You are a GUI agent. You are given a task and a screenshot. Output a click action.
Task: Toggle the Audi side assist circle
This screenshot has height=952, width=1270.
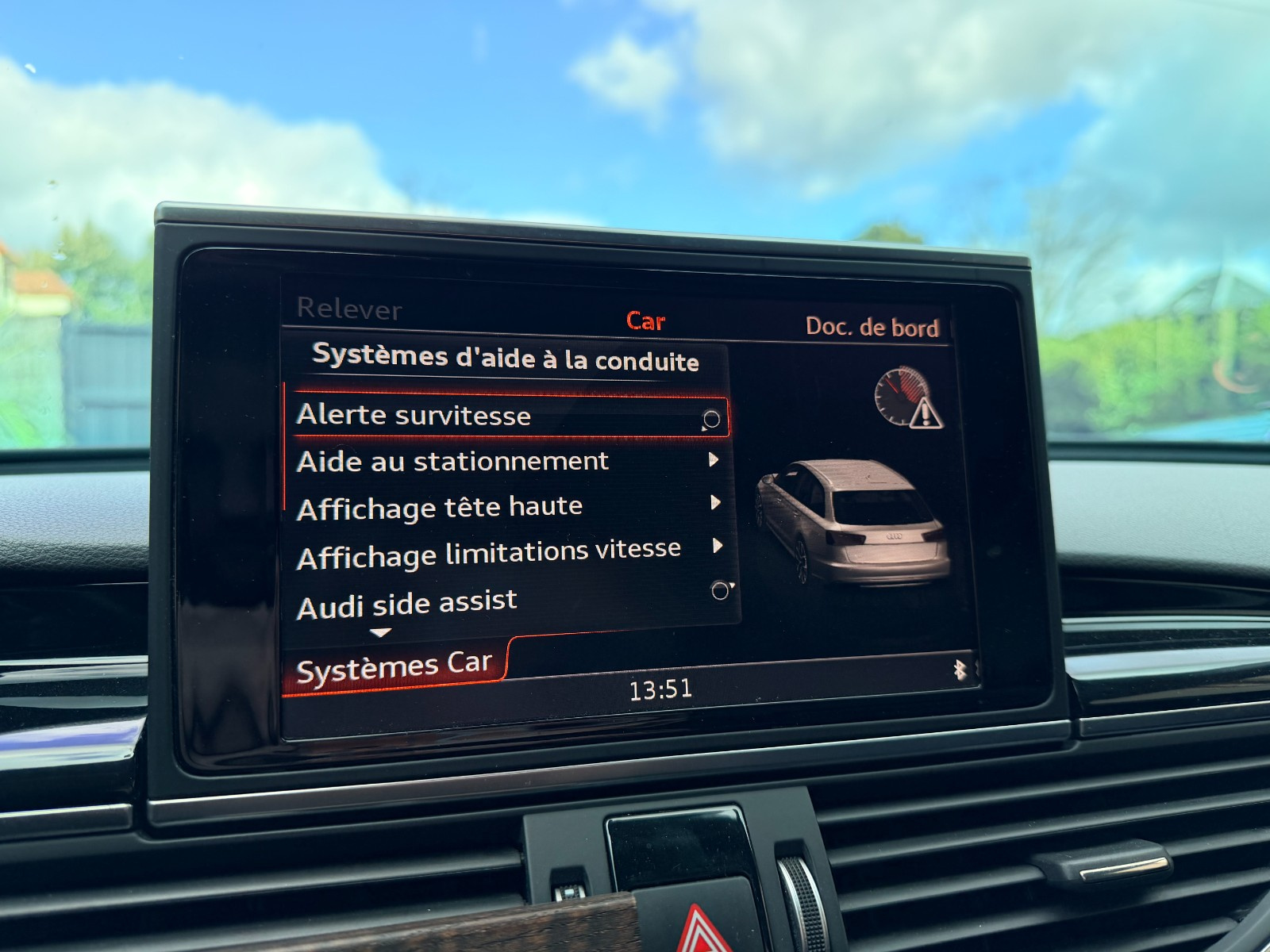721,590
